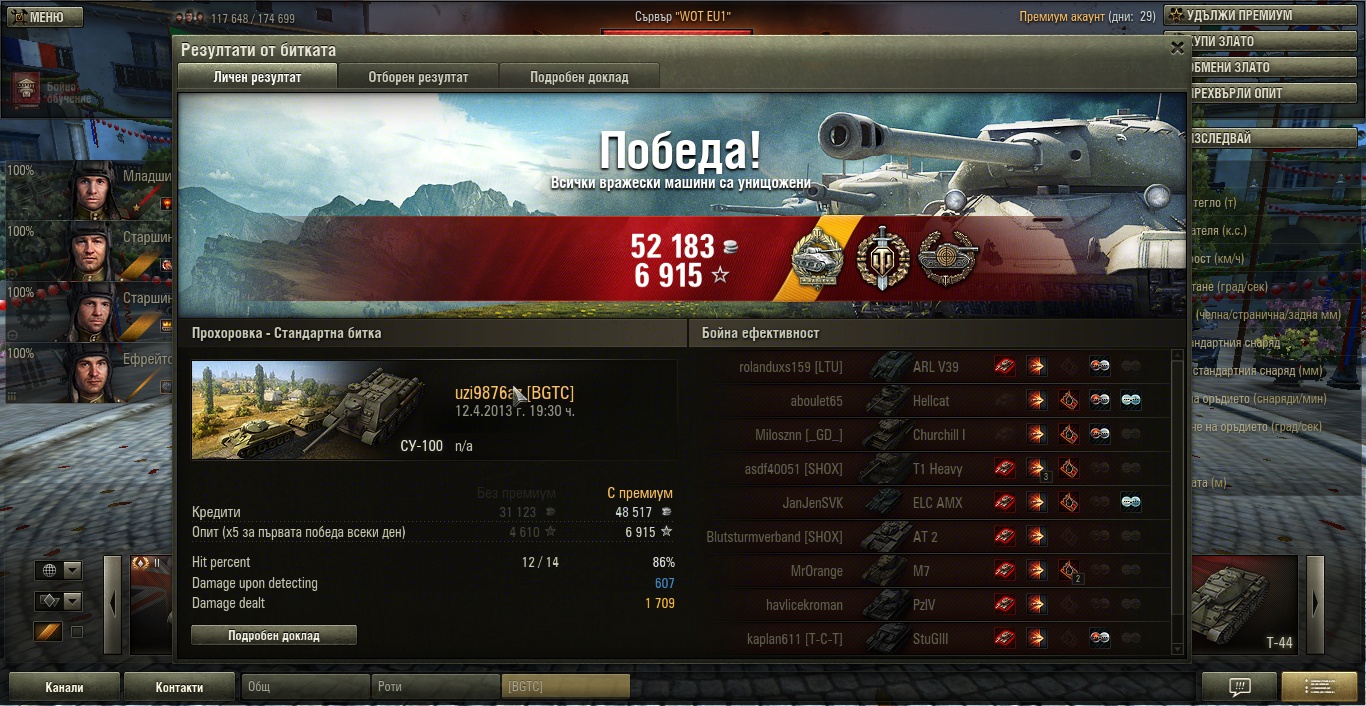Click the ОБМЕНИ ЗЛАТО button
This screenshot has height=706, width=1366.
coord(1264,68)
